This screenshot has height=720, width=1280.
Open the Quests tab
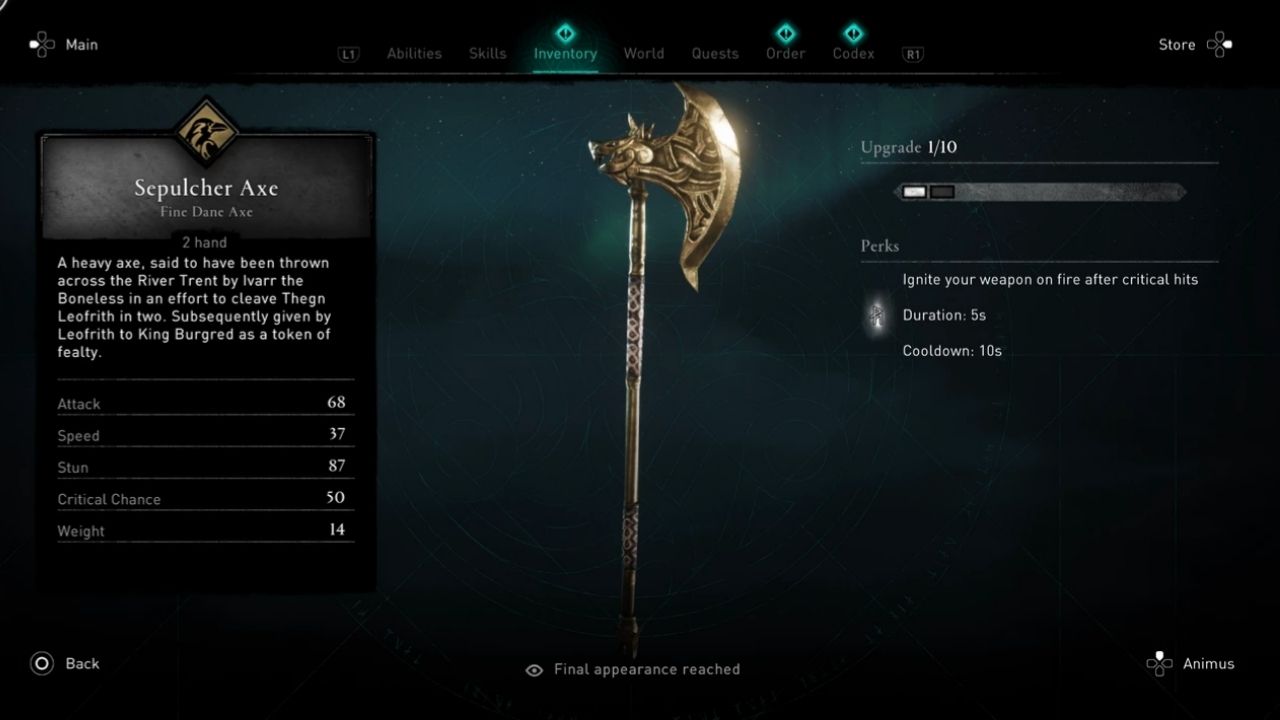714,53
